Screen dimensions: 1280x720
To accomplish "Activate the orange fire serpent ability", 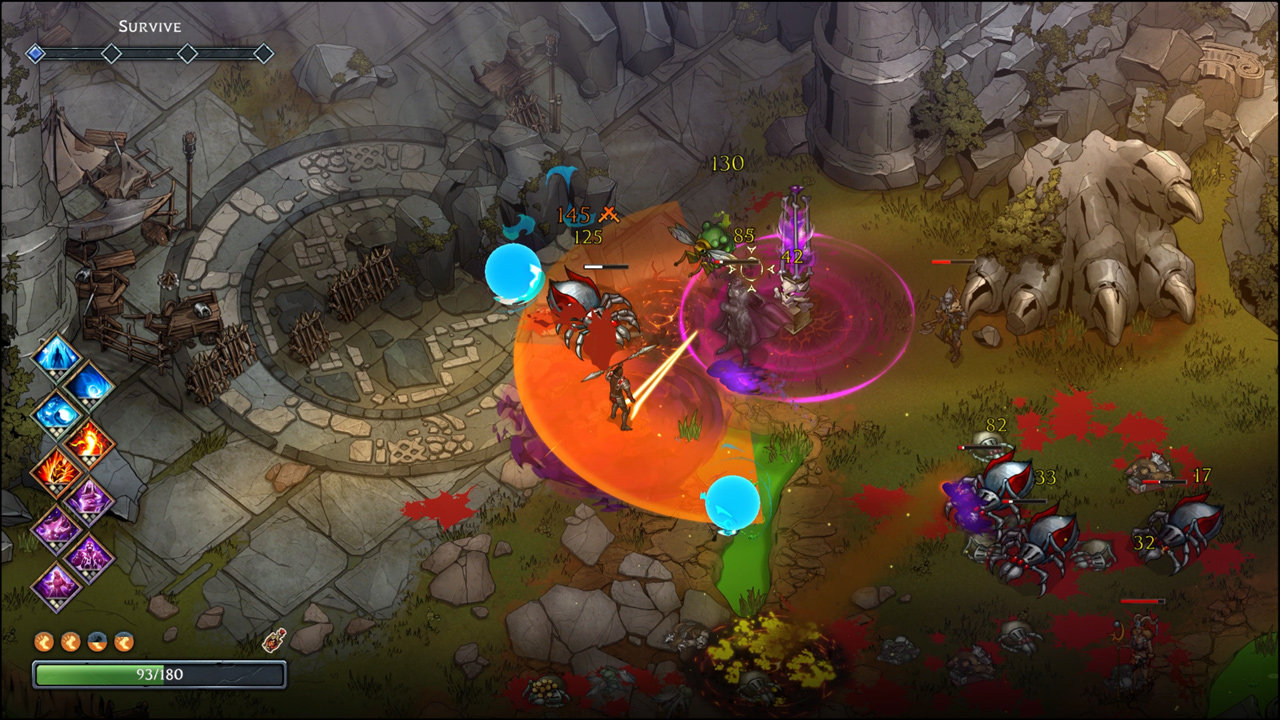I will coord(89,439).
